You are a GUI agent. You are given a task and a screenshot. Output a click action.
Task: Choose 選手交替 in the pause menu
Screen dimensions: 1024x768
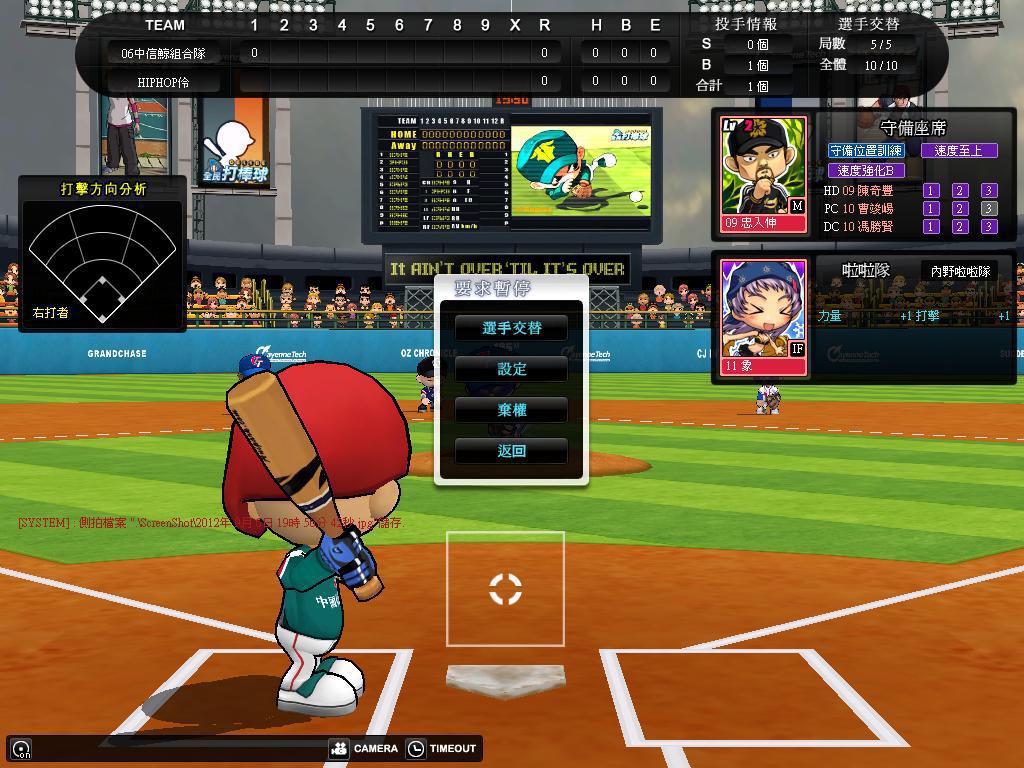511,328
